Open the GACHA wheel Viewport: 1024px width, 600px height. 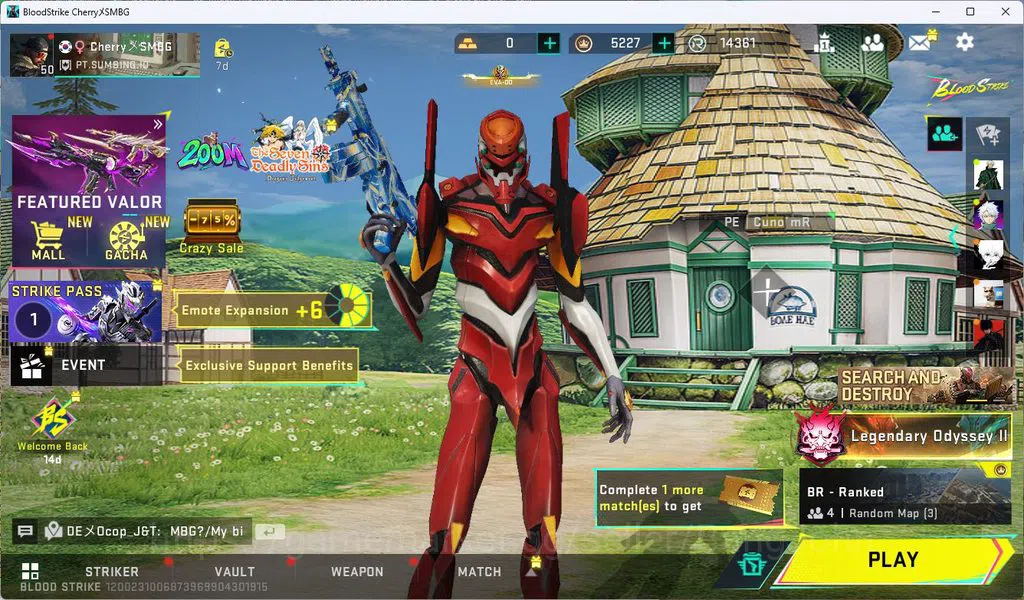point(127,241)
